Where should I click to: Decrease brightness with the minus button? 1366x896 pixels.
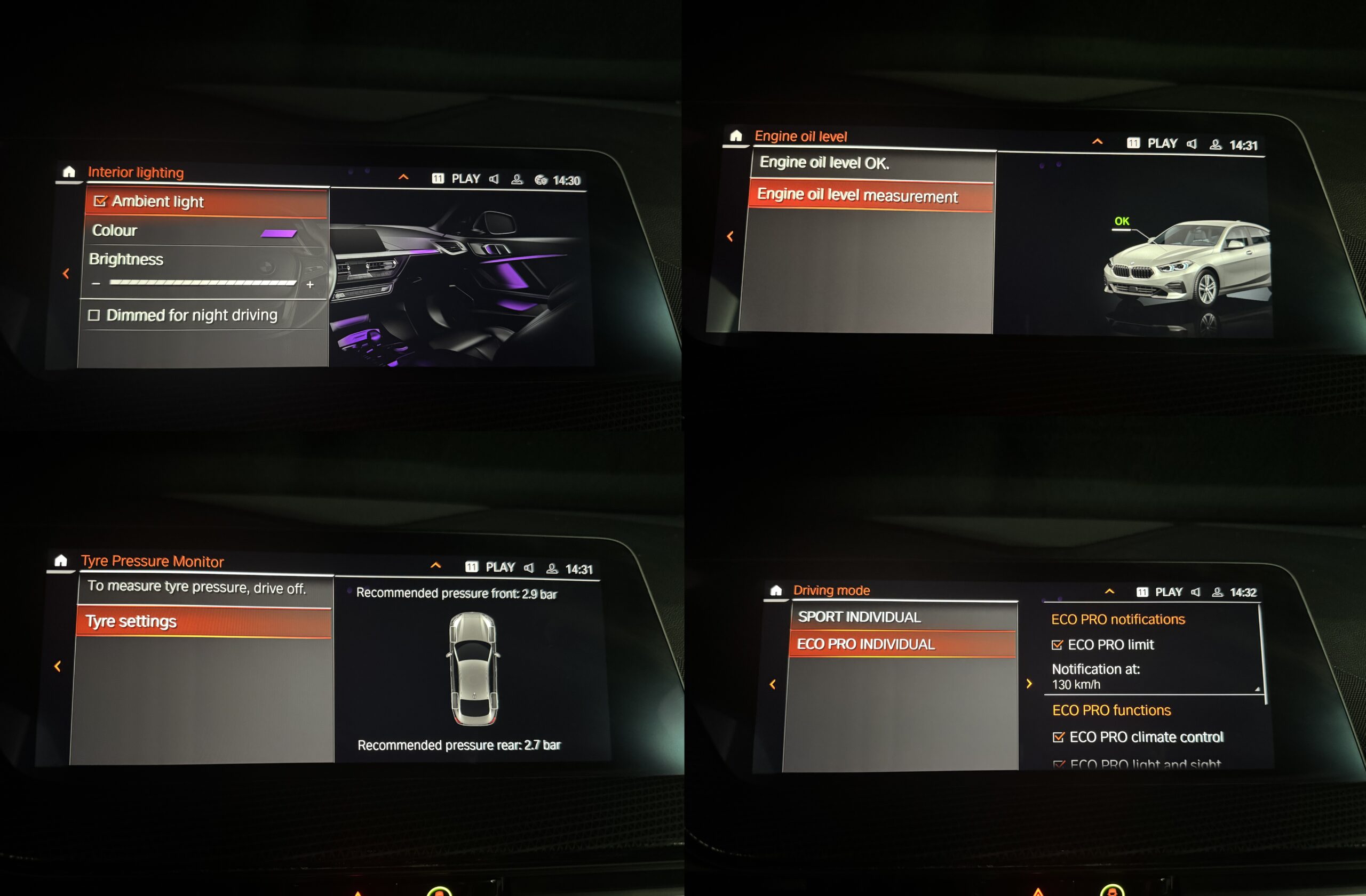pos(96,283)
